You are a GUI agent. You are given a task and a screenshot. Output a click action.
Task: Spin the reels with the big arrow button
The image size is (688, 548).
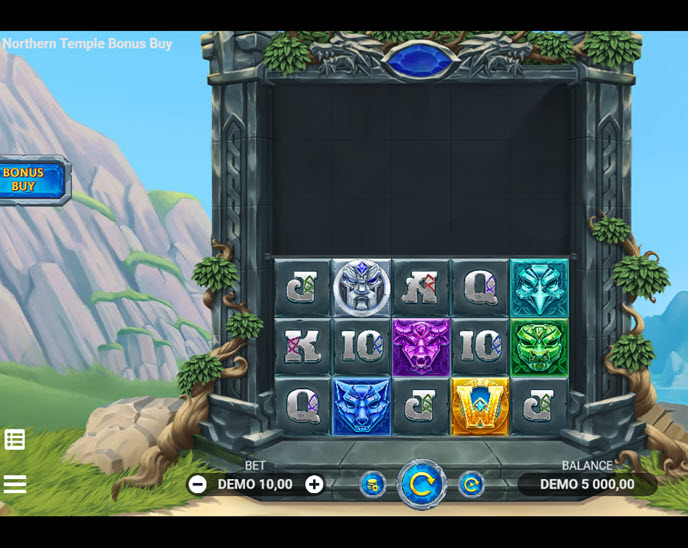pyautogui.click(x=422, y=485)
